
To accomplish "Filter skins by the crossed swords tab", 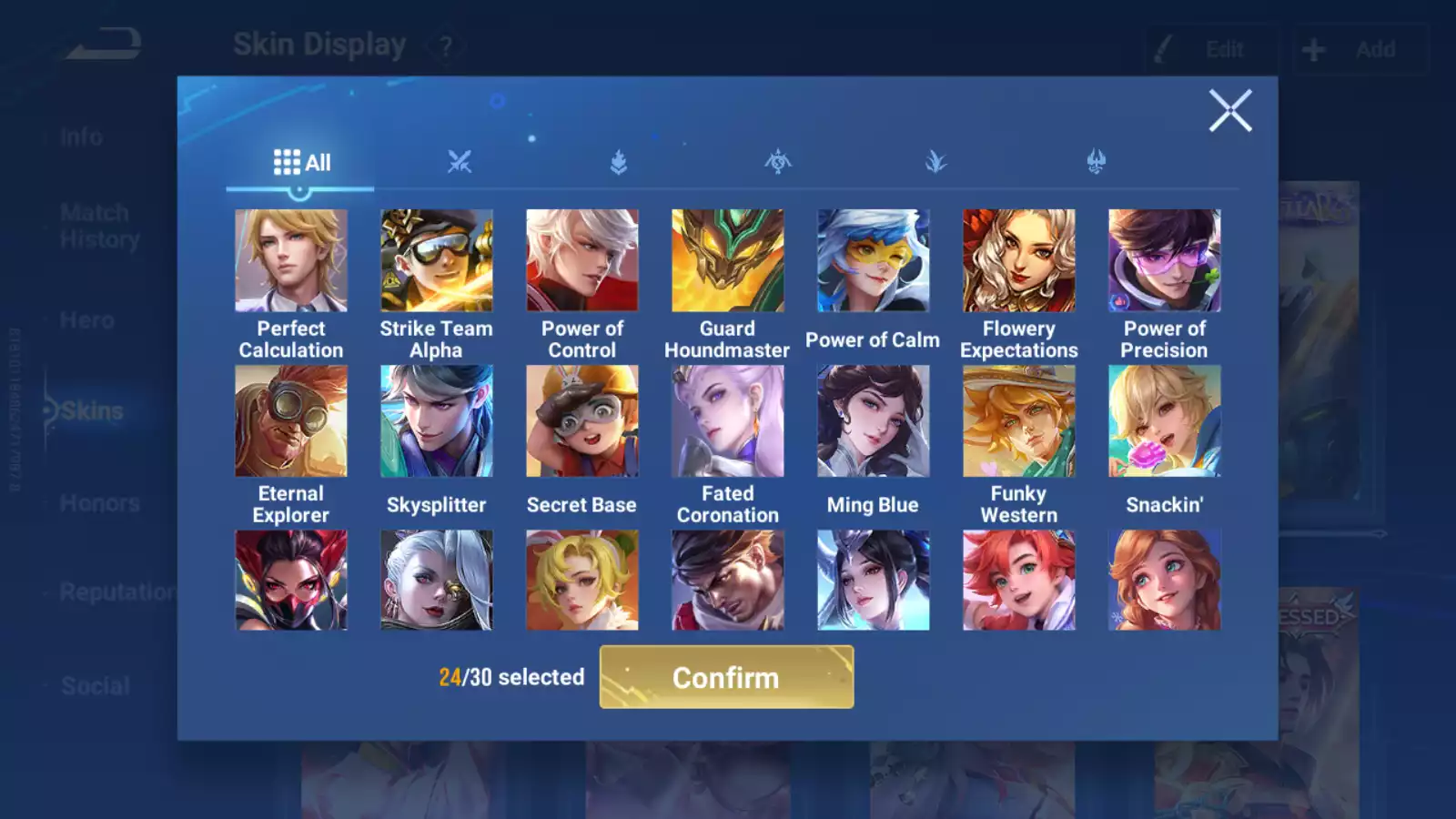I will [460, 163].
